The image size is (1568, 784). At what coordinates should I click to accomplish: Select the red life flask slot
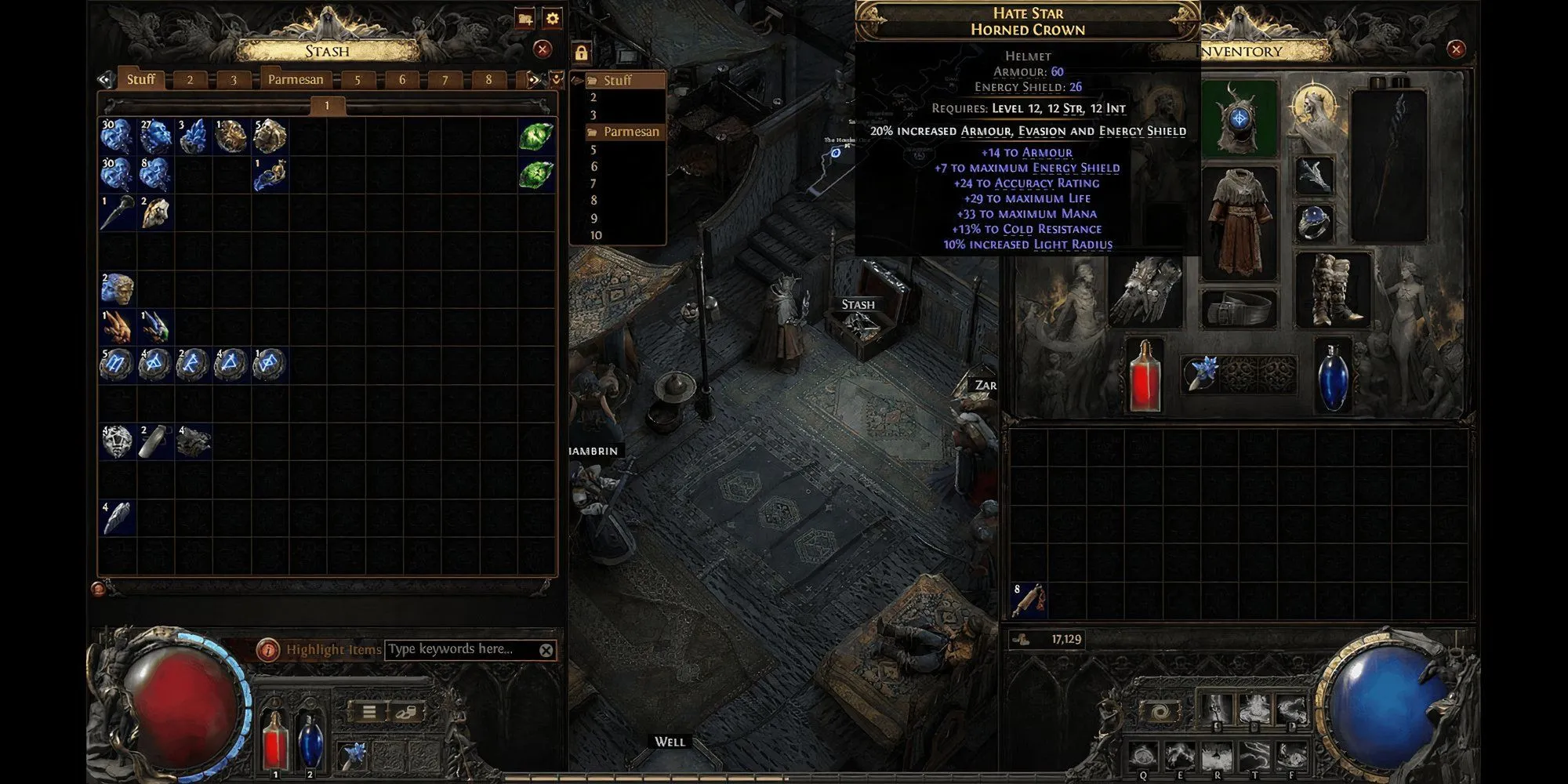(x=1145, y=375)
